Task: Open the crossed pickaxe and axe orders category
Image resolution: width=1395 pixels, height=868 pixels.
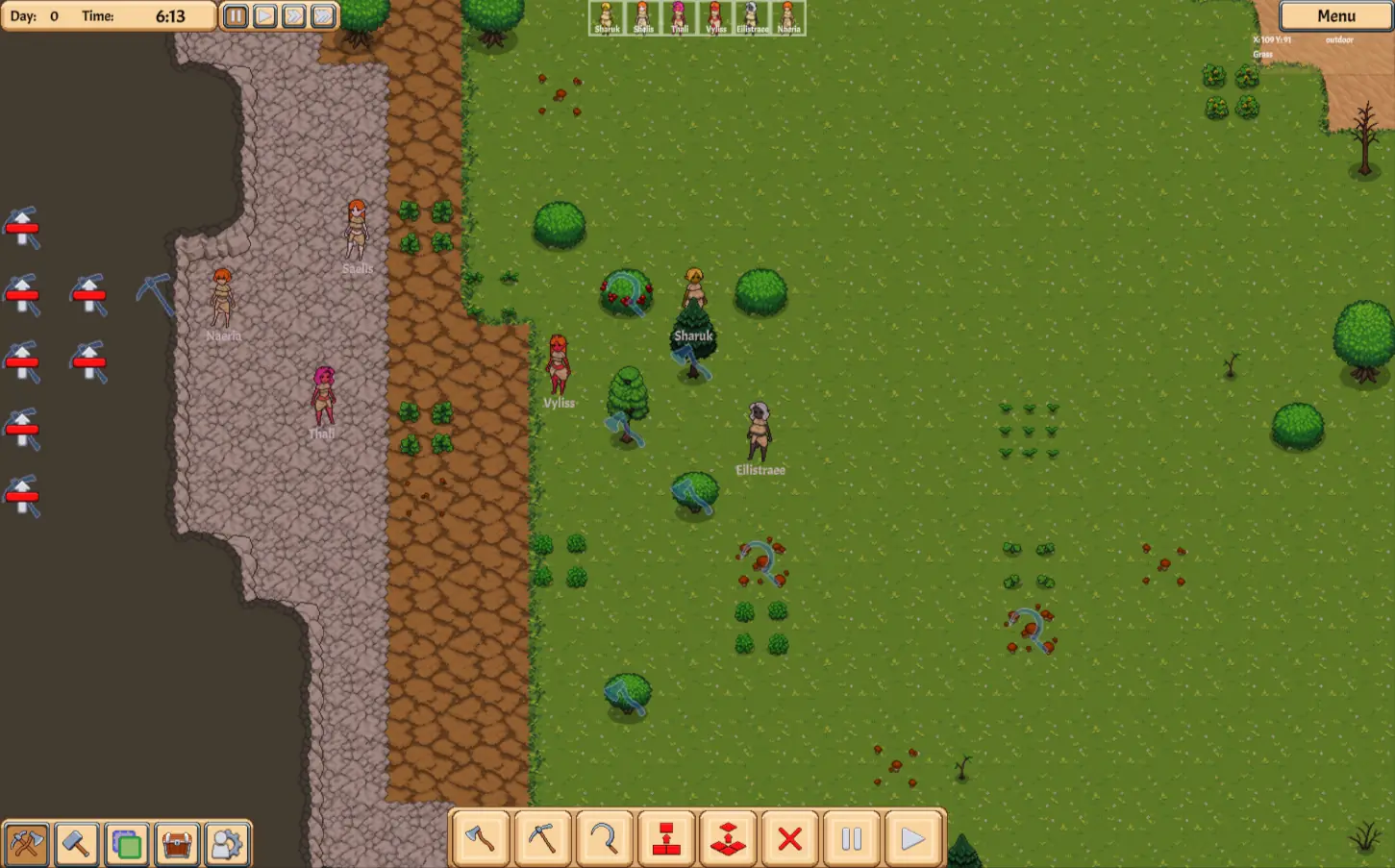Action: [26, 844]
